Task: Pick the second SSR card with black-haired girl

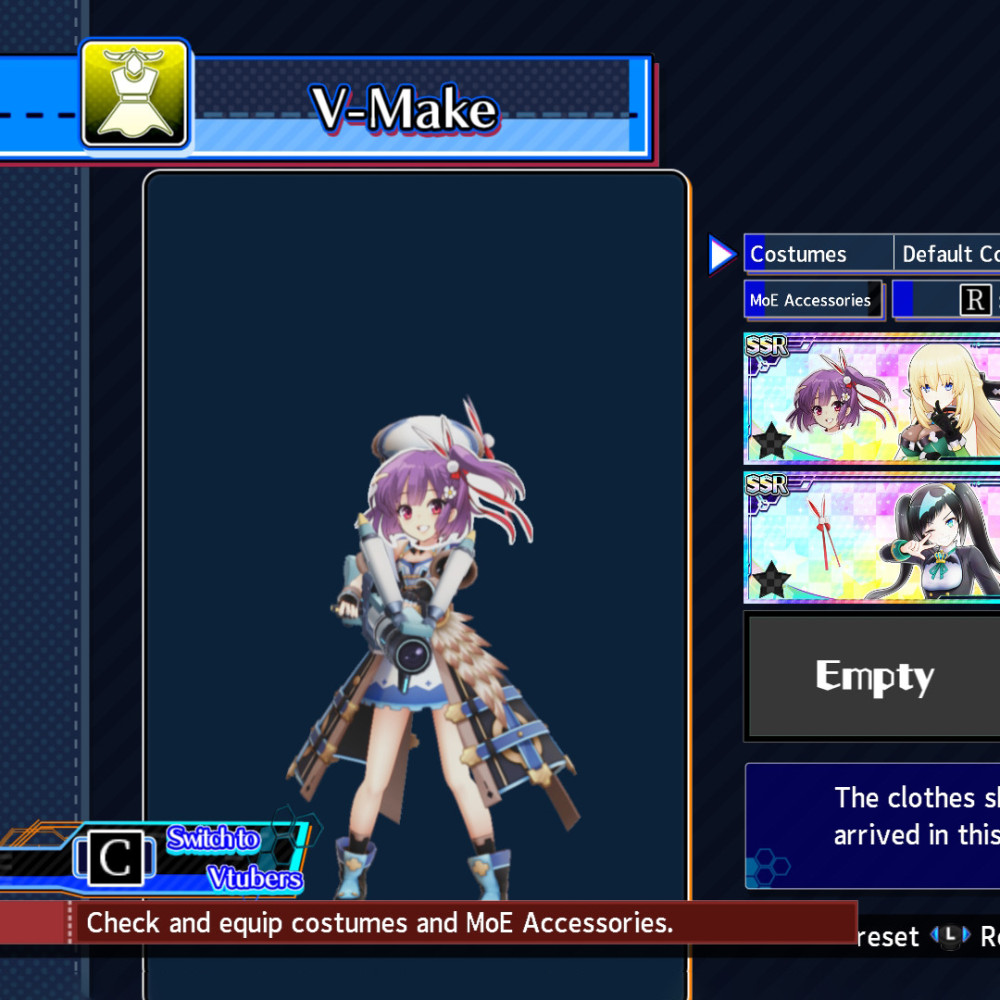Action: (x=872, y=538)
